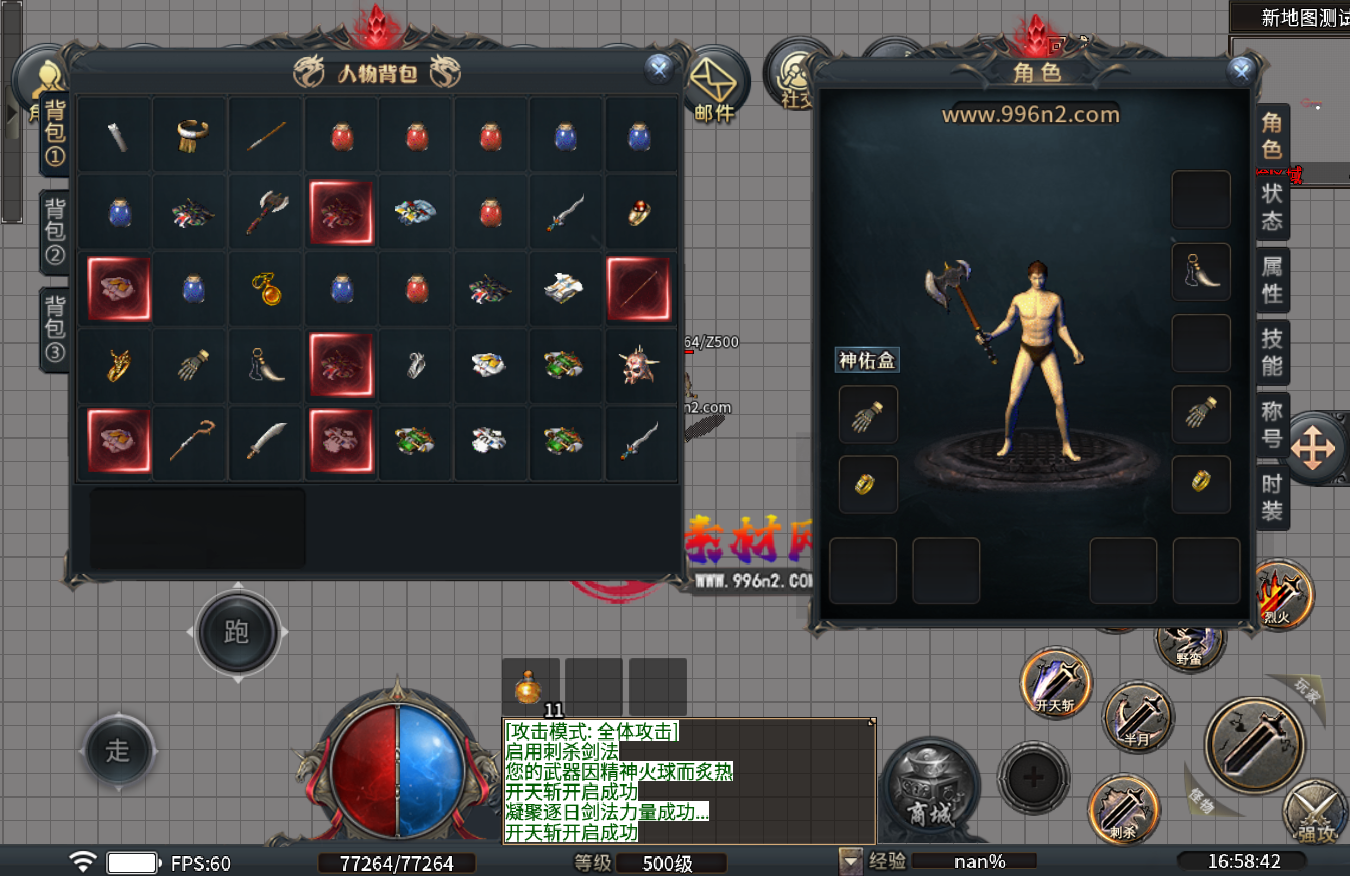The image size is (1350, 876).
Task: Open the 技能 skills tab
Action: [1272, 350]
